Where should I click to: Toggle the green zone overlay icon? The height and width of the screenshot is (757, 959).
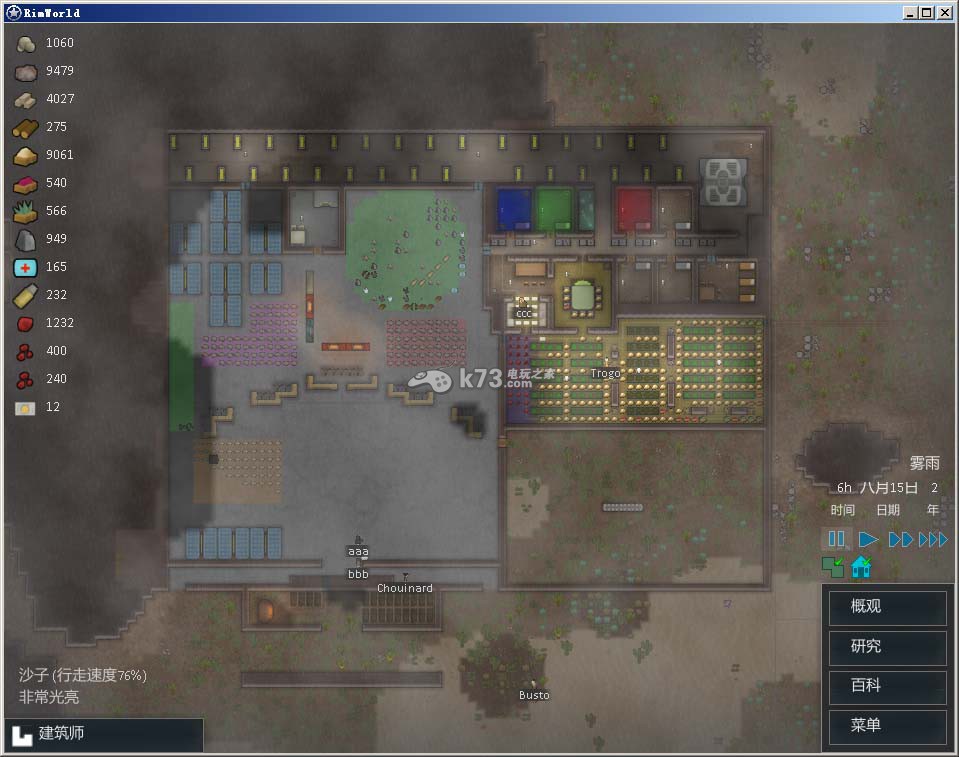click(832, 568)
